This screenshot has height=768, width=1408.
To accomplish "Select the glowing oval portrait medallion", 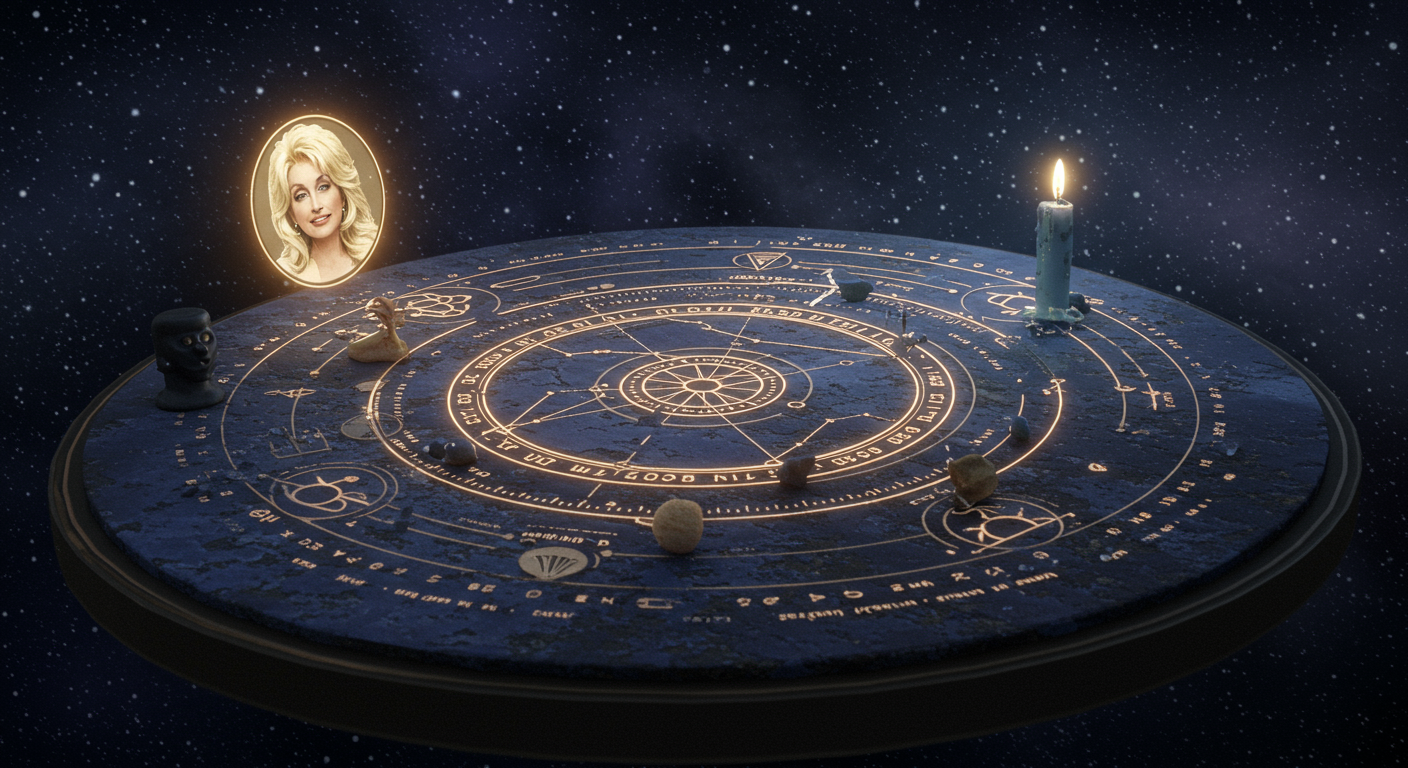I will (x=317, y=200).
